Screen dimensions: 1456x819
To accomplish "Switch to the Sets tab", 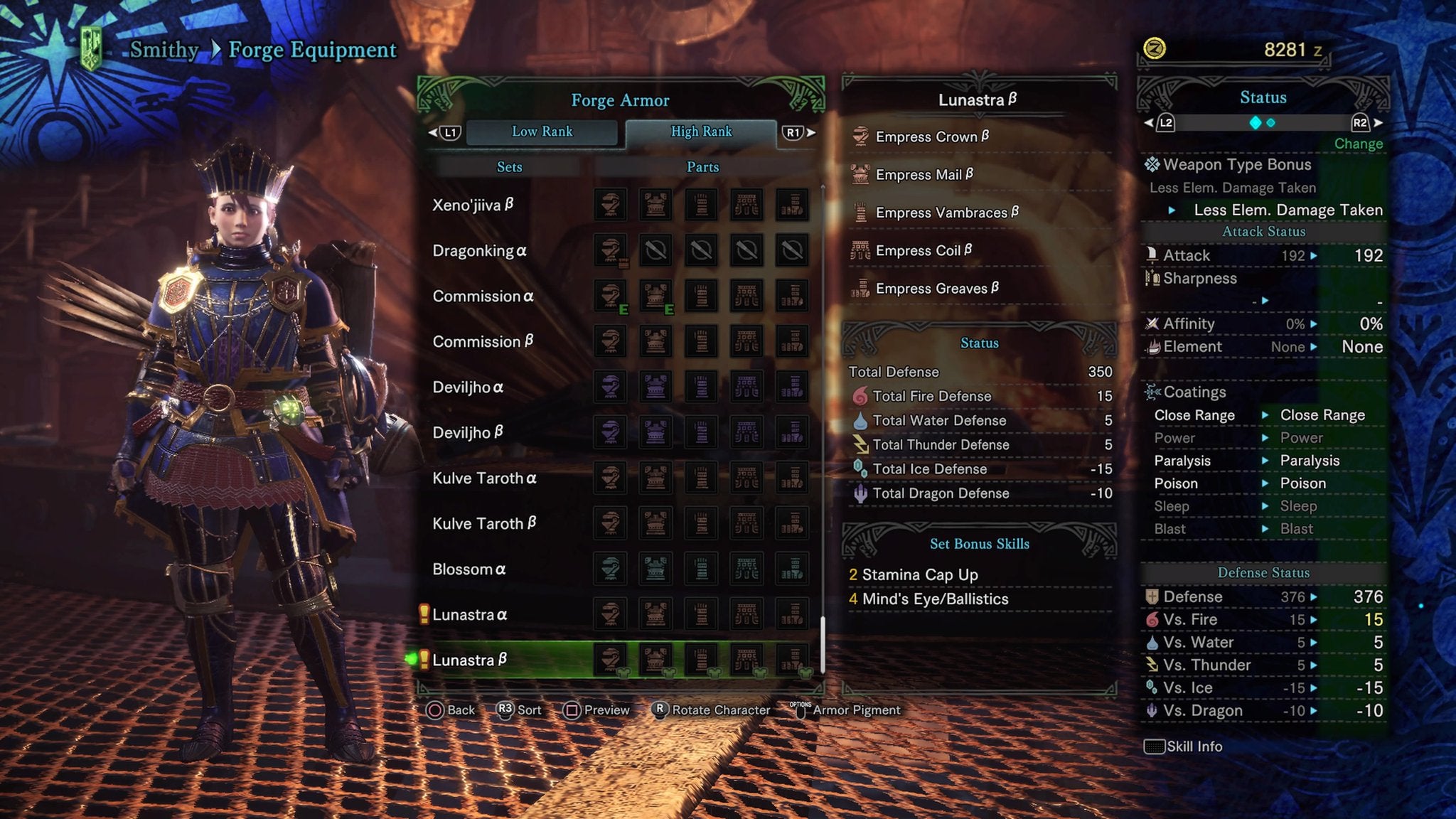I will coord(511,167).
